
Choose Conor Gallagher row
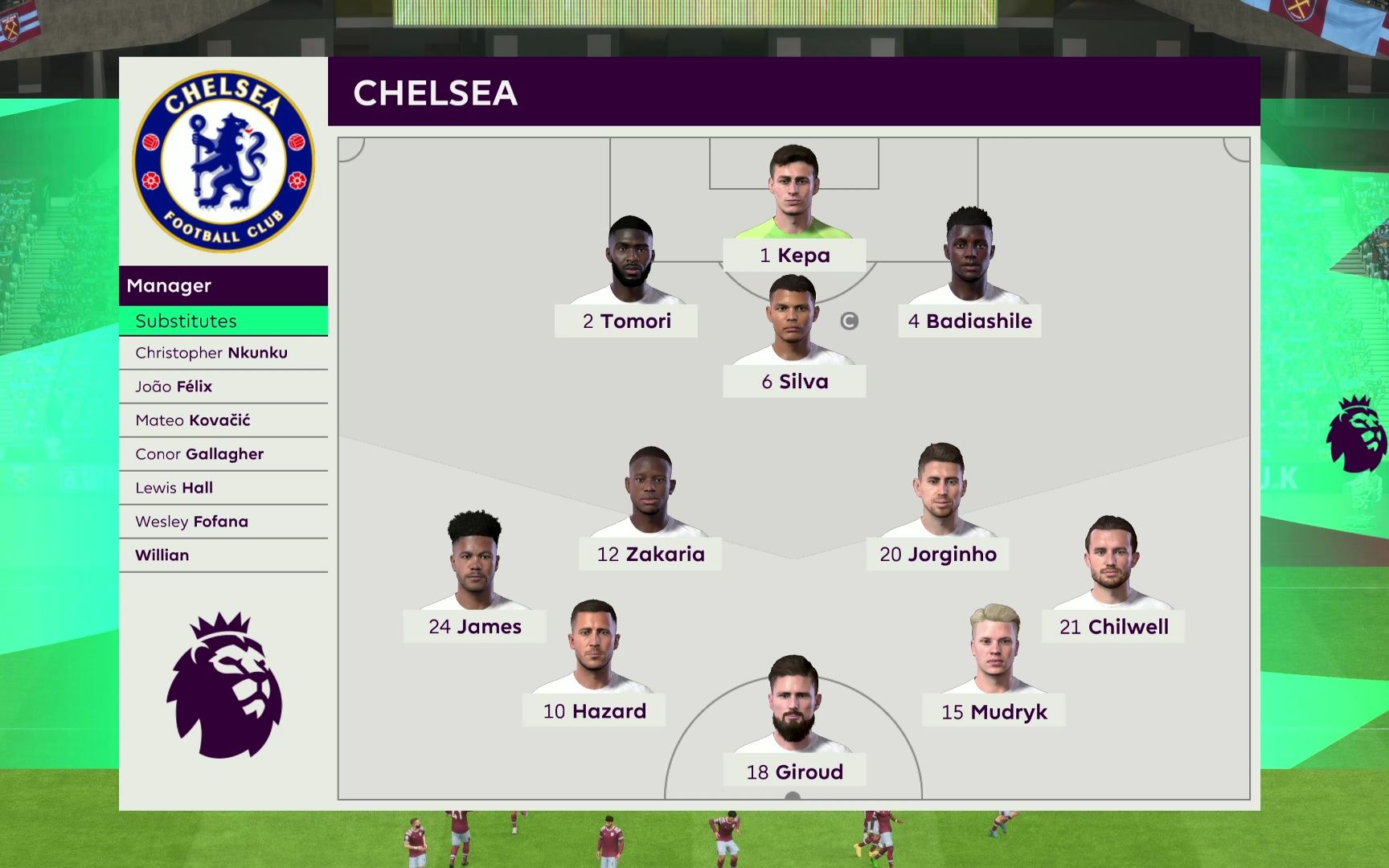[x=223, y=454]
